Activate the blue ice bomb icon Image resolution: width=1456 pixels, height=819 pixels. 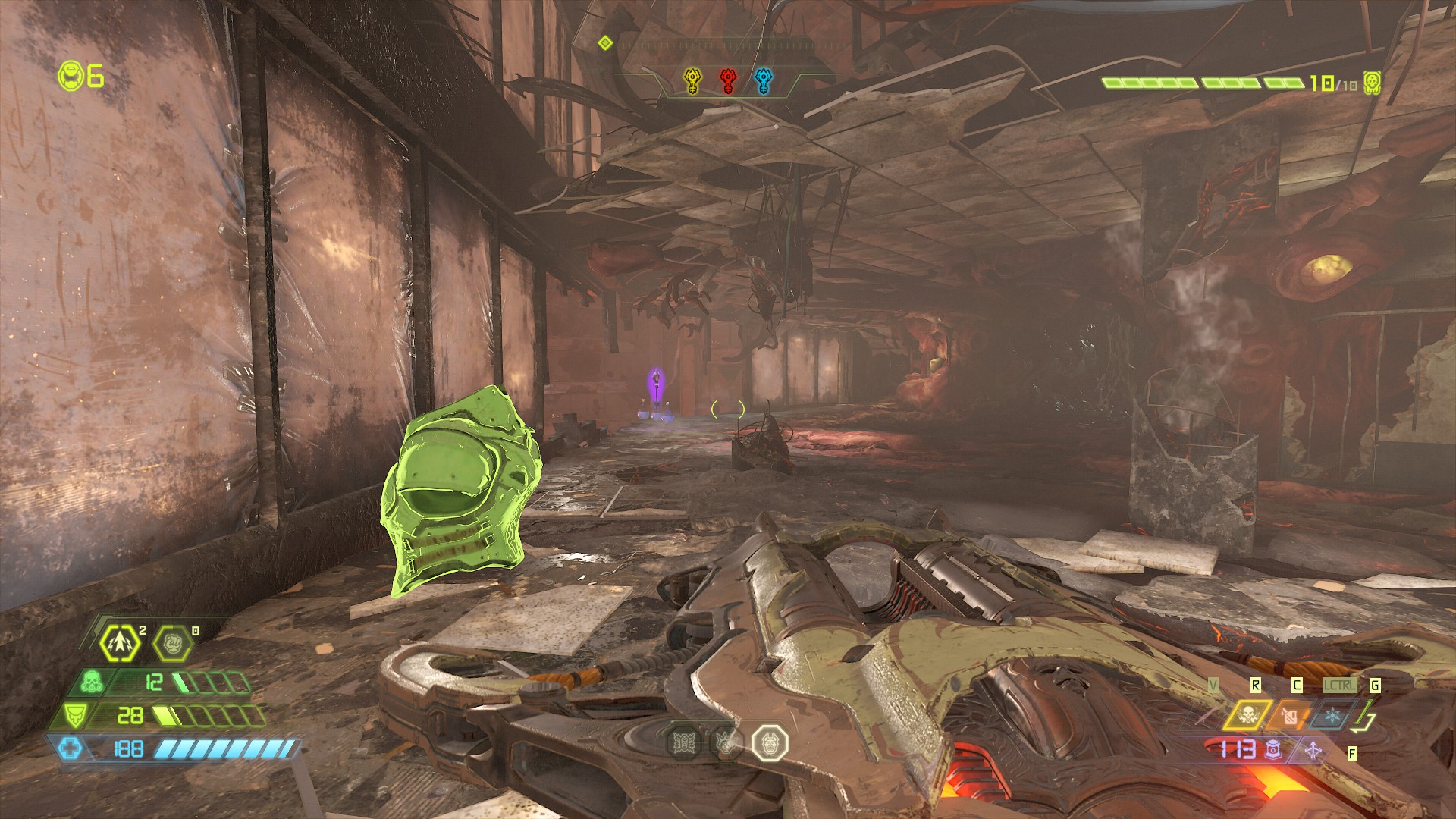pyautogui.click(x=1332, y=715)
